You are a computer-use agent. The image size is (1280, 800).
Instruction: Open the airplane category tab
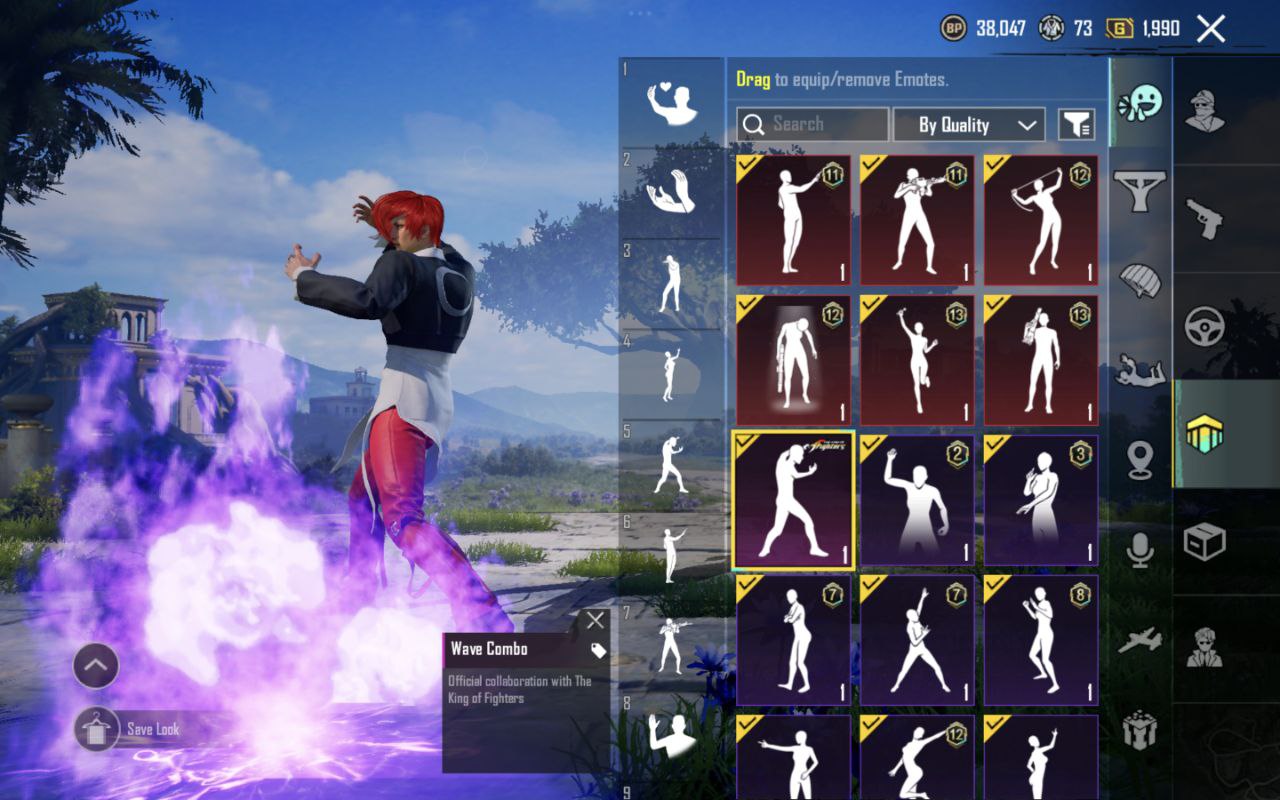point(1140,640)
